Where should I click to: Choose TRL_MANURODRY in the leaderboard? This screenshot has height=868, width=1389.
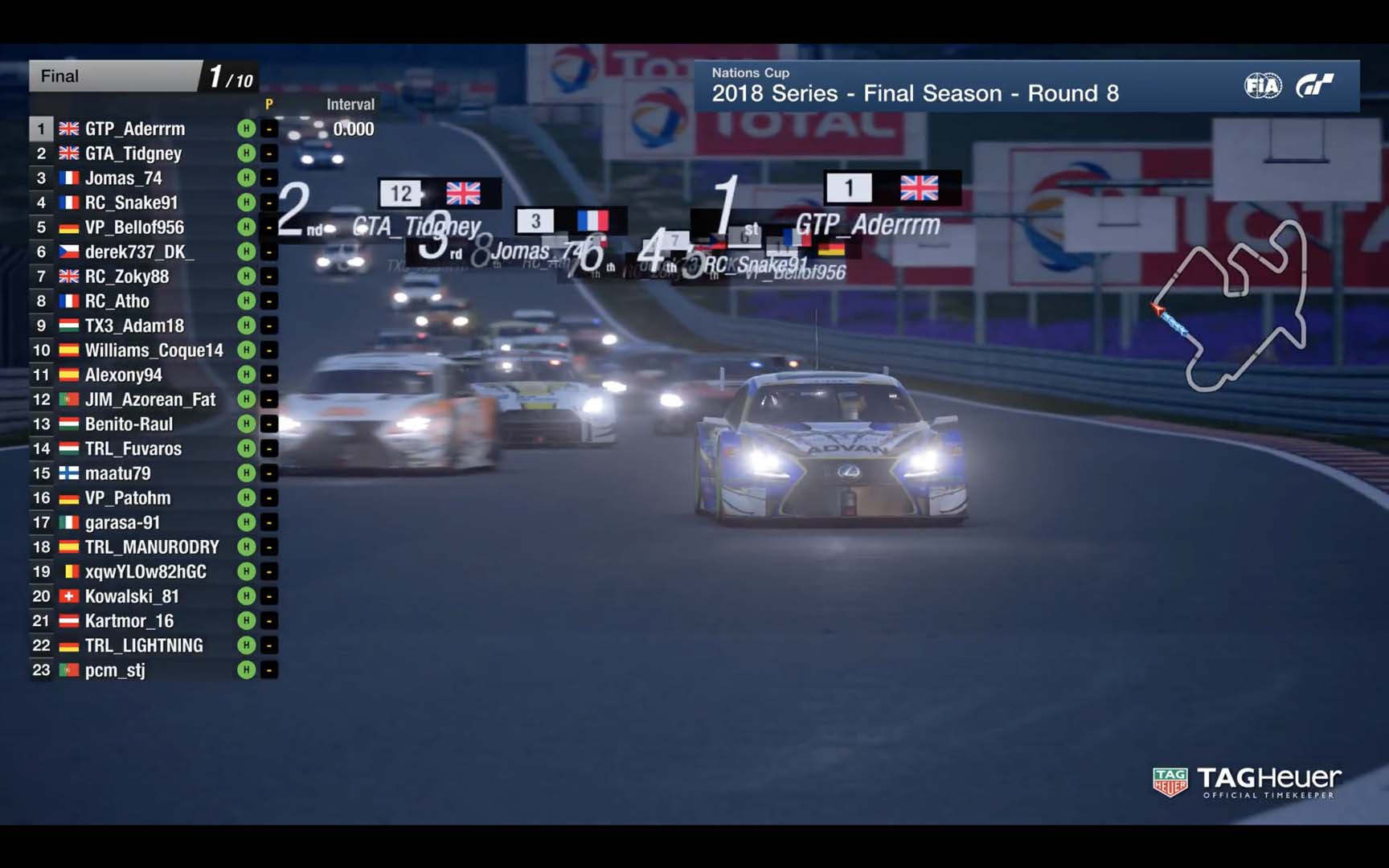[152, 547]
